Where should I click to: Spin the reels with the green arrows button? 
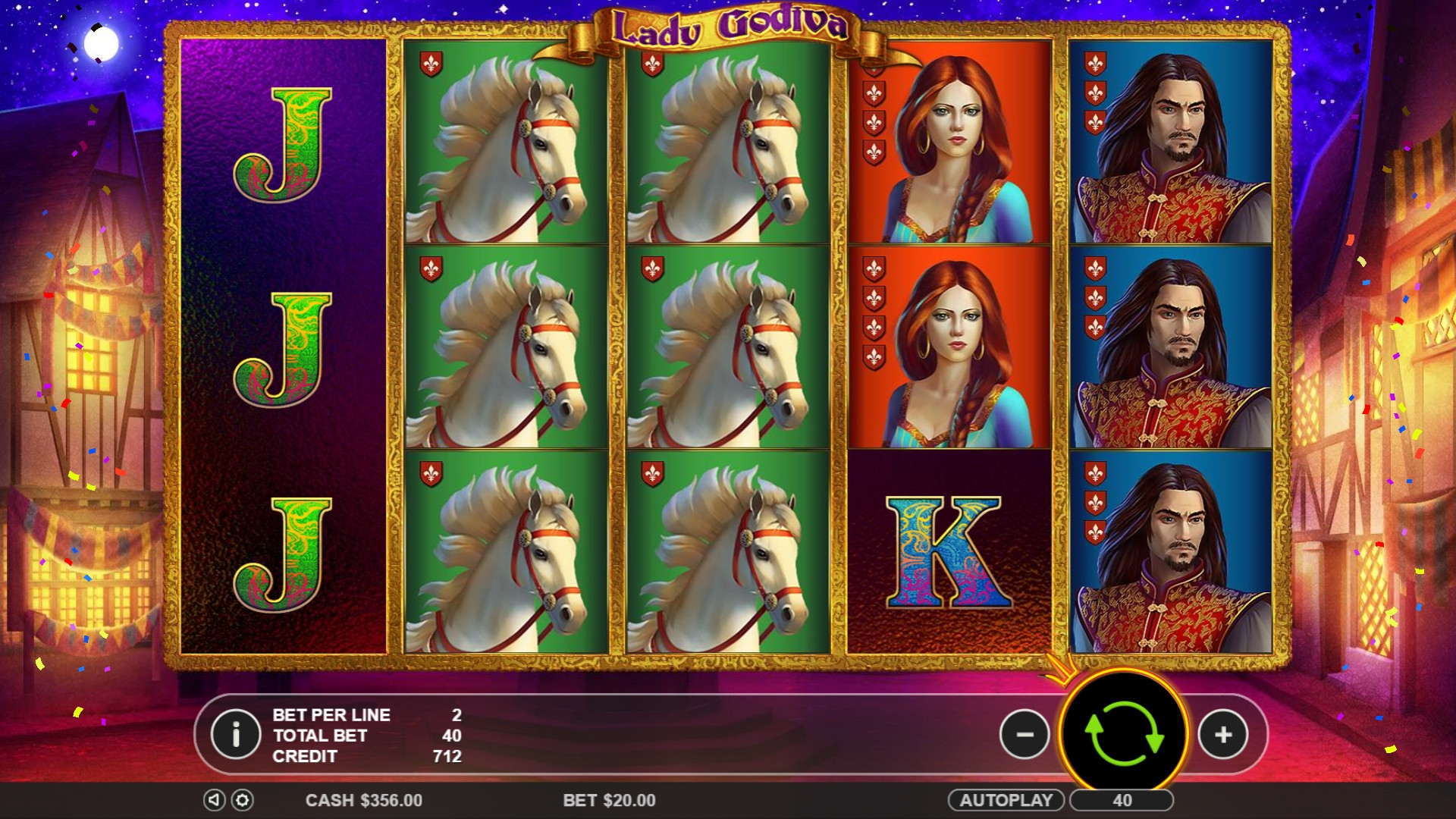point(1123,733)
